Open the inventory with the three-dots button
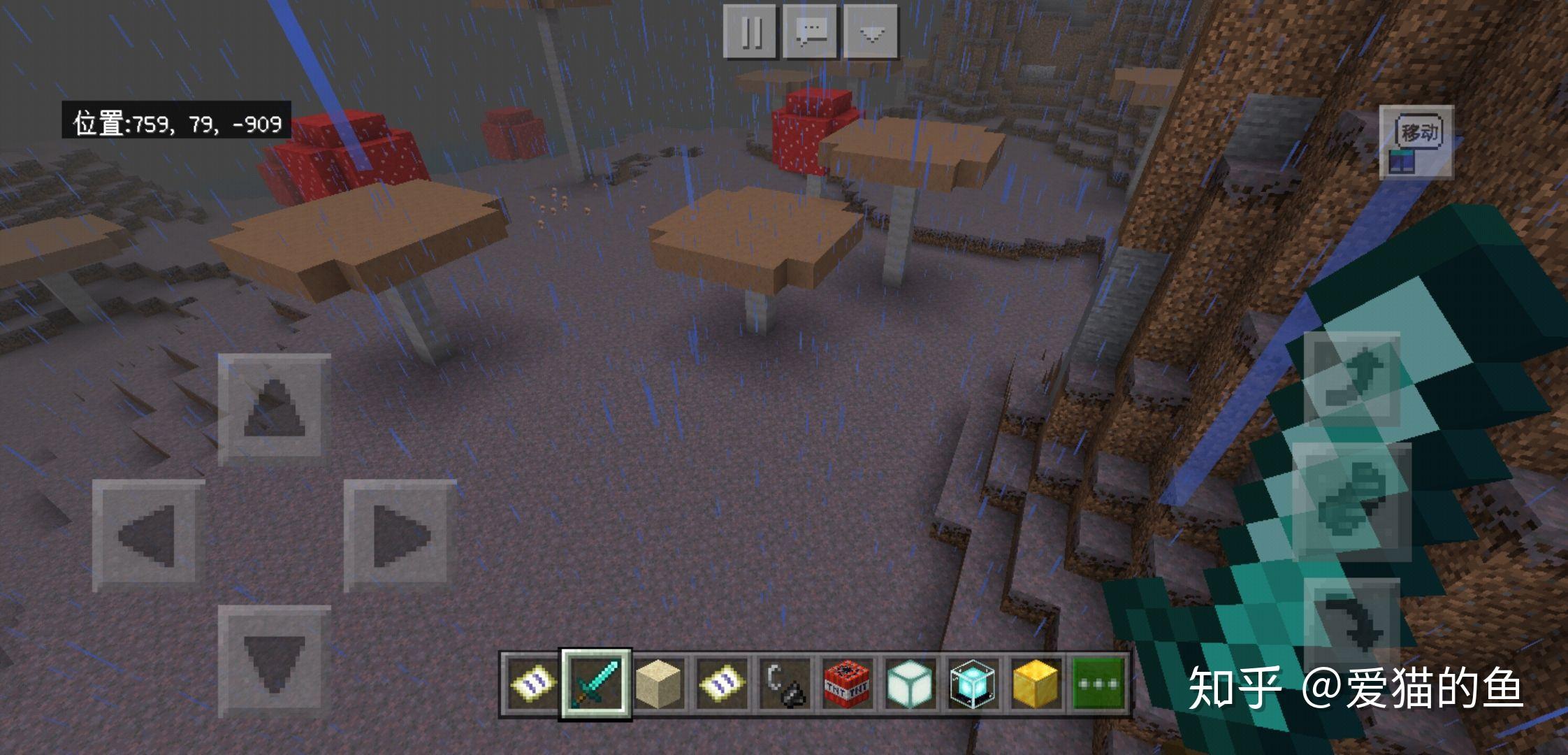 tap(1098, 683)
